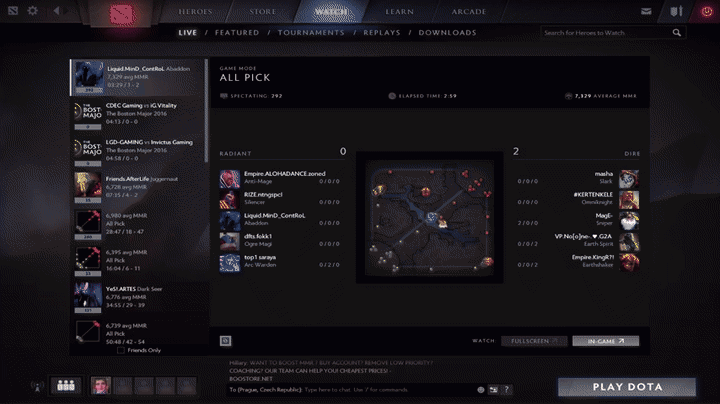720x404 pixels.
Task: Click the Play Dota button
Action: click(x=627, y=387)
